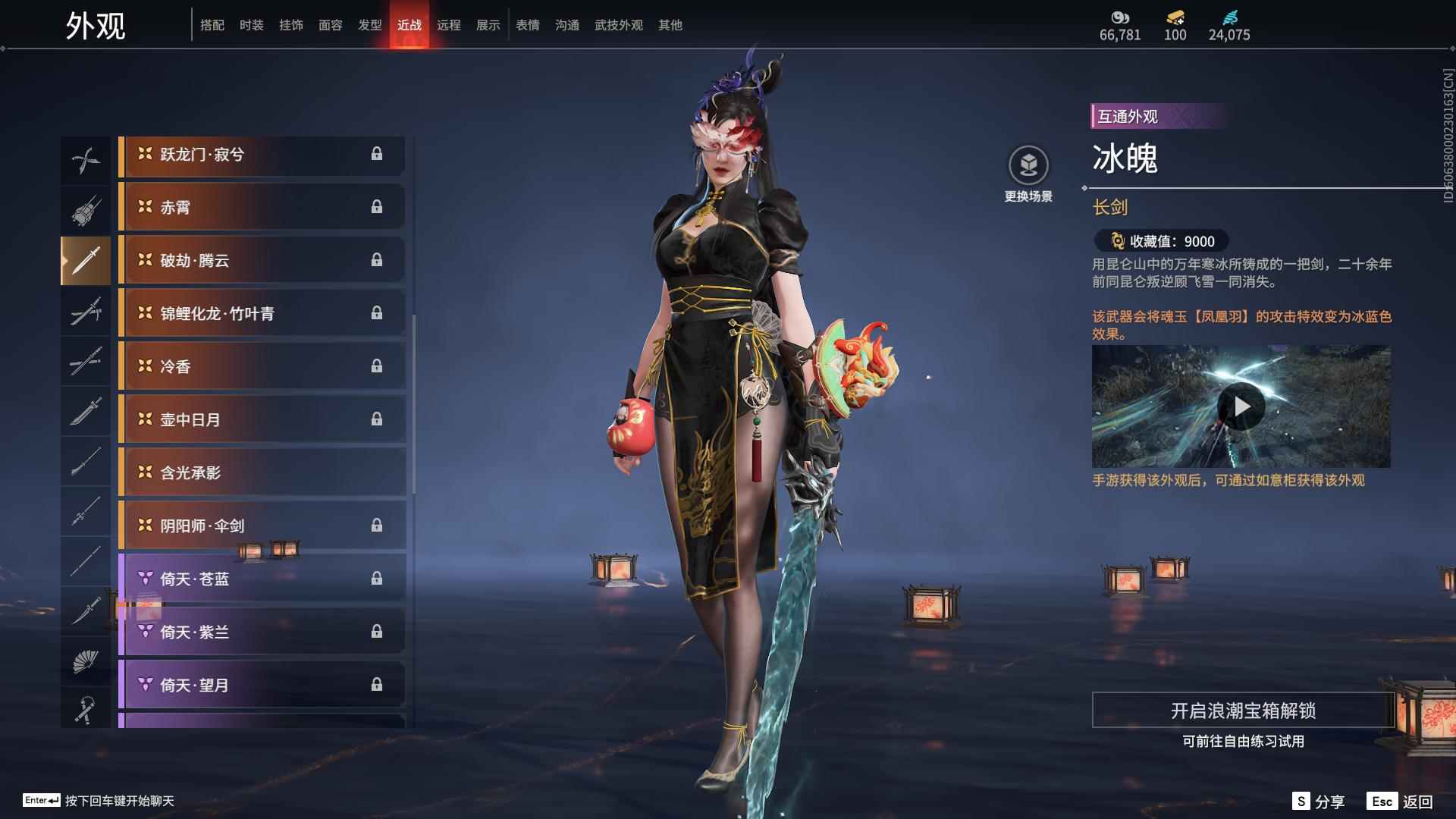Play the 冰魄 preview video
Image resolution: width=1456 pixels, height=819 pixels.
coord(1241,406)
